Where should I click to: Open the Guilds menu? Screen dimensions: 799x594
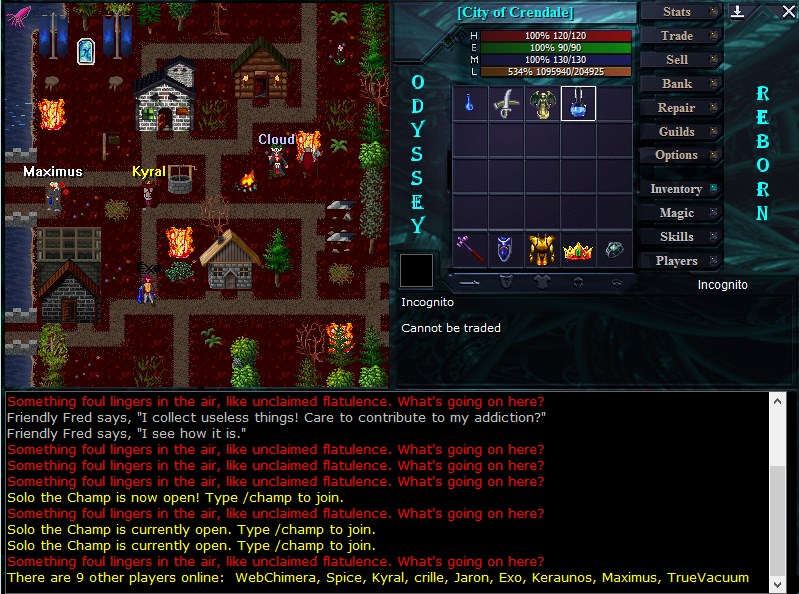pyautogui.click(x=678, y=132)
